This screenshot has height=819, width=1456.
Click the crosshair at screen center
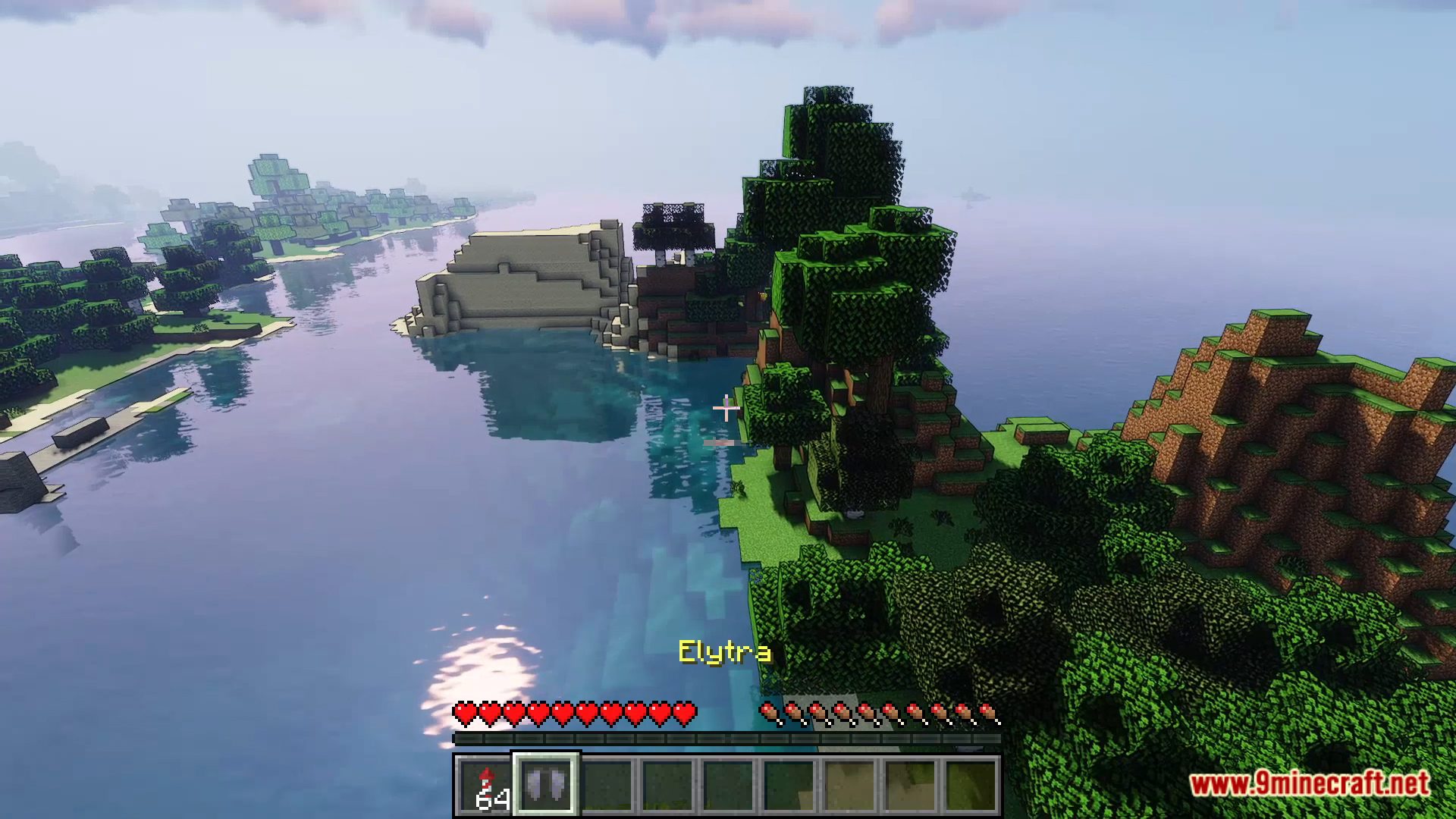pyautogui.click(x=726, y=409)
